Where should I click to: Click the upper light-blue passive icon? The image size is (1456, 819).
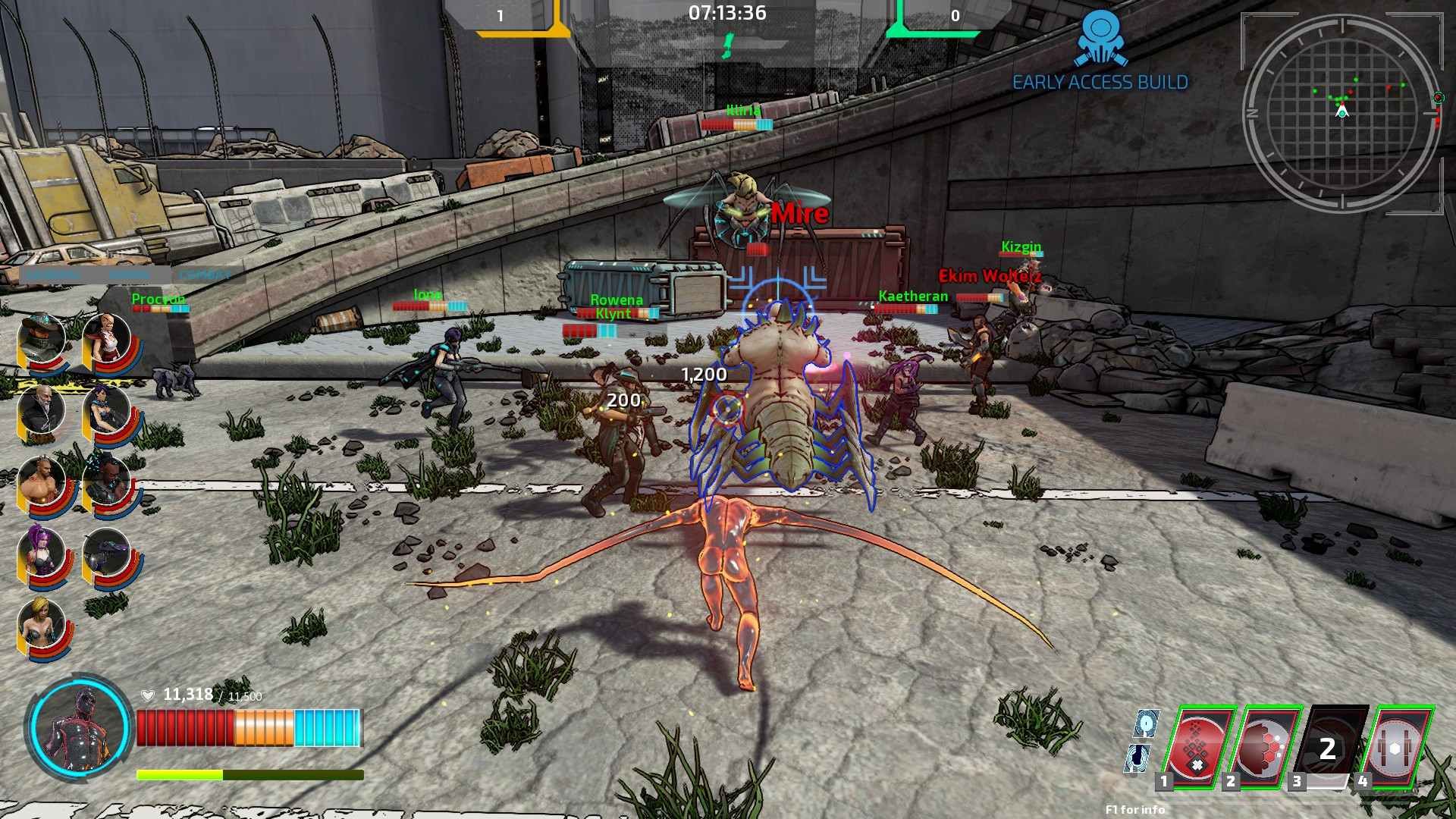point(1146,724)
